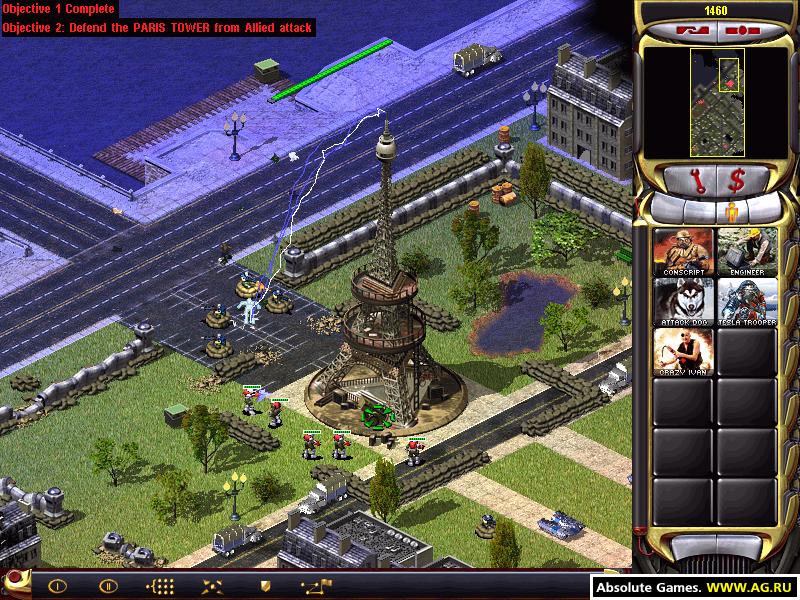
Task: Train a Conscript from the build queue
Action: tap(683, 252)
